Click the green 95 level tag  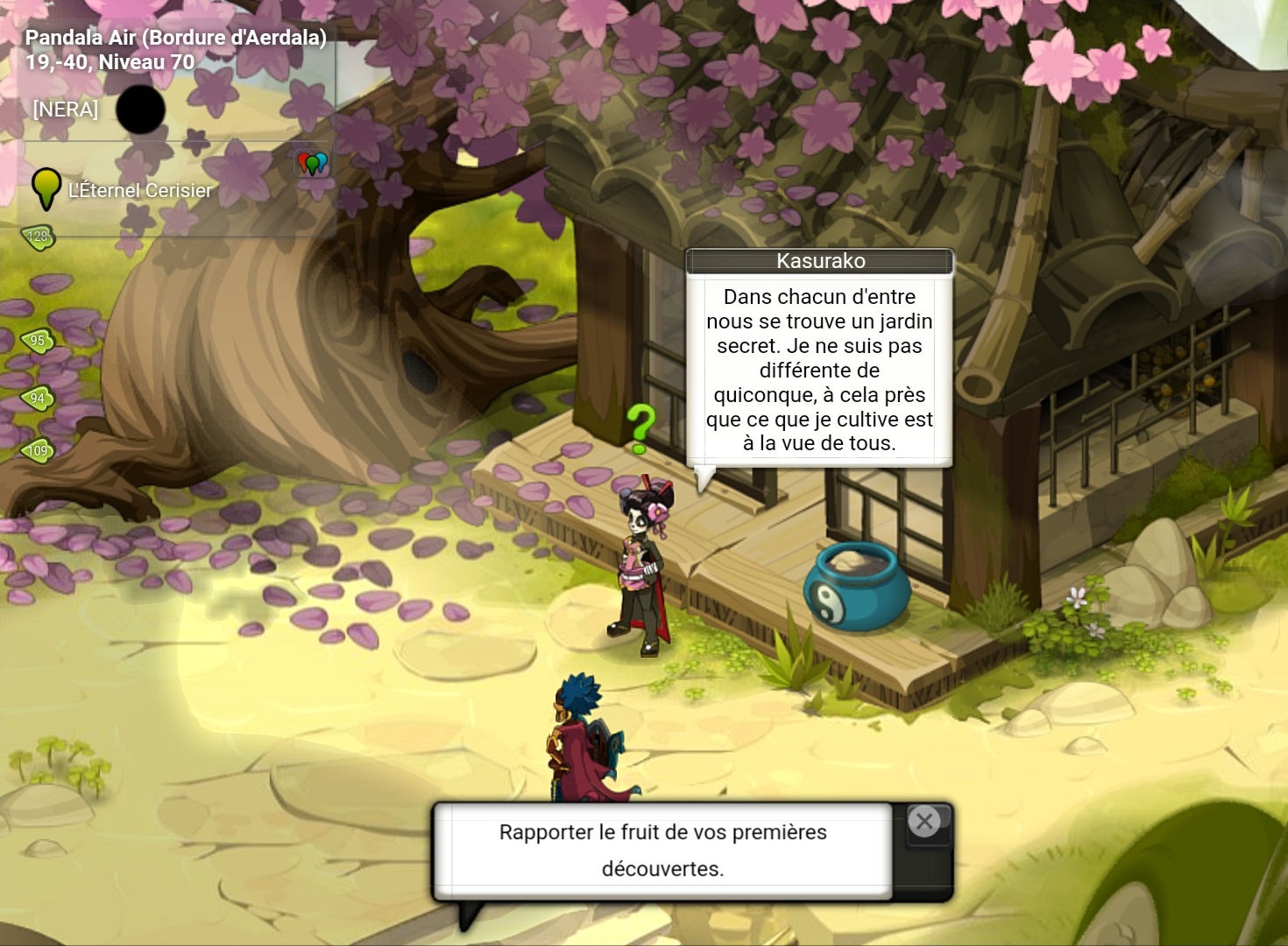pyautogui.click(x=38, y=341)
